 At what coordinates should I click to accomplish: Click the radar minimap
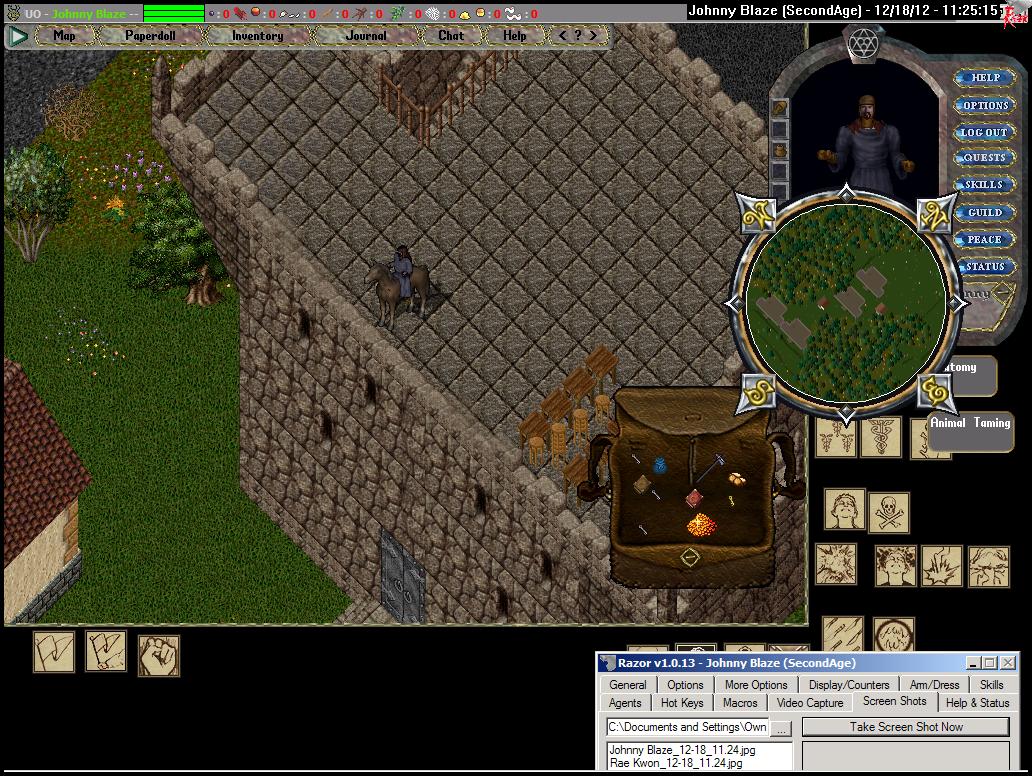(846, 302)
